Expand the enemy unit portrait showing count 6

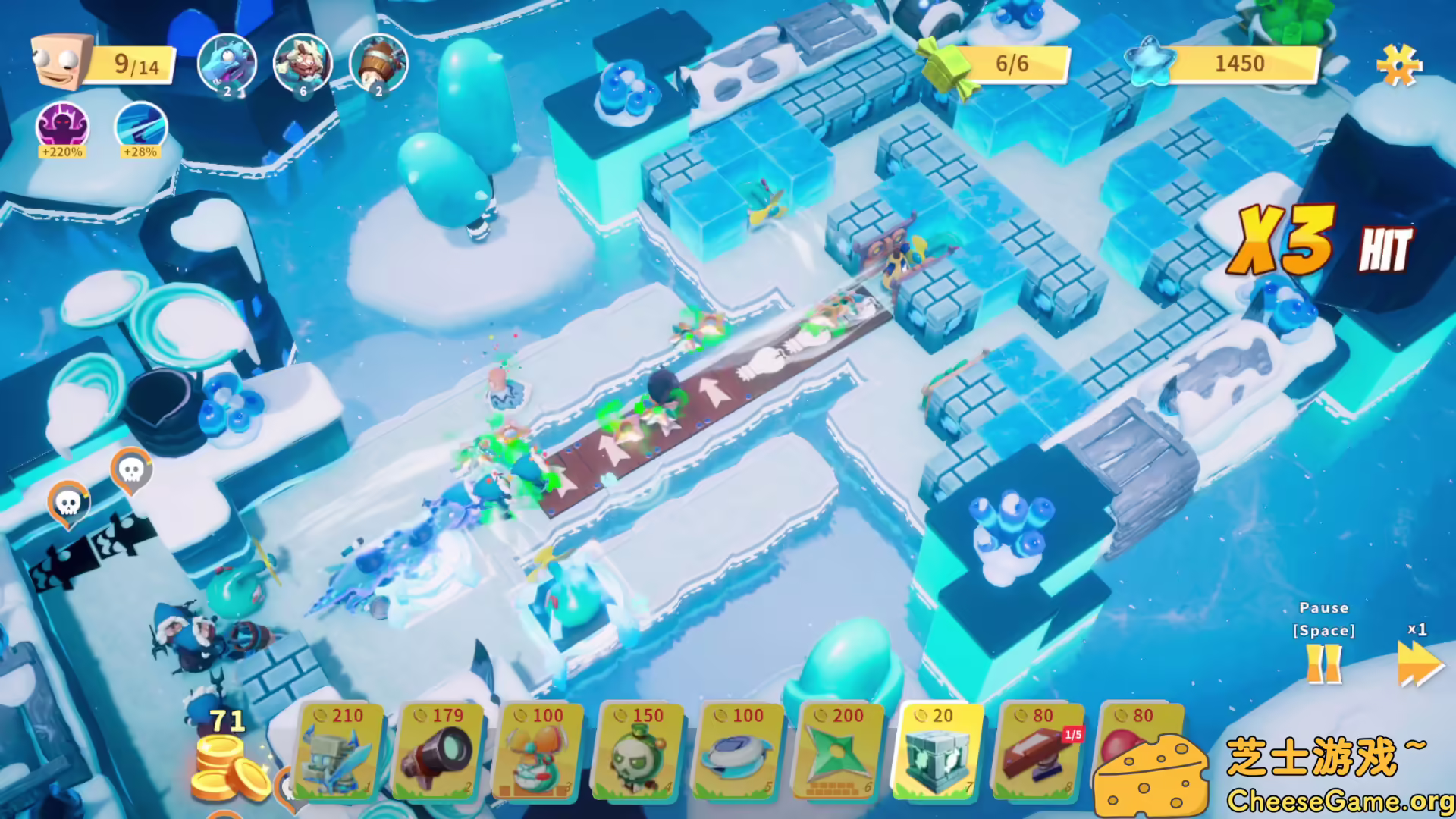click(x=301, y=64)
